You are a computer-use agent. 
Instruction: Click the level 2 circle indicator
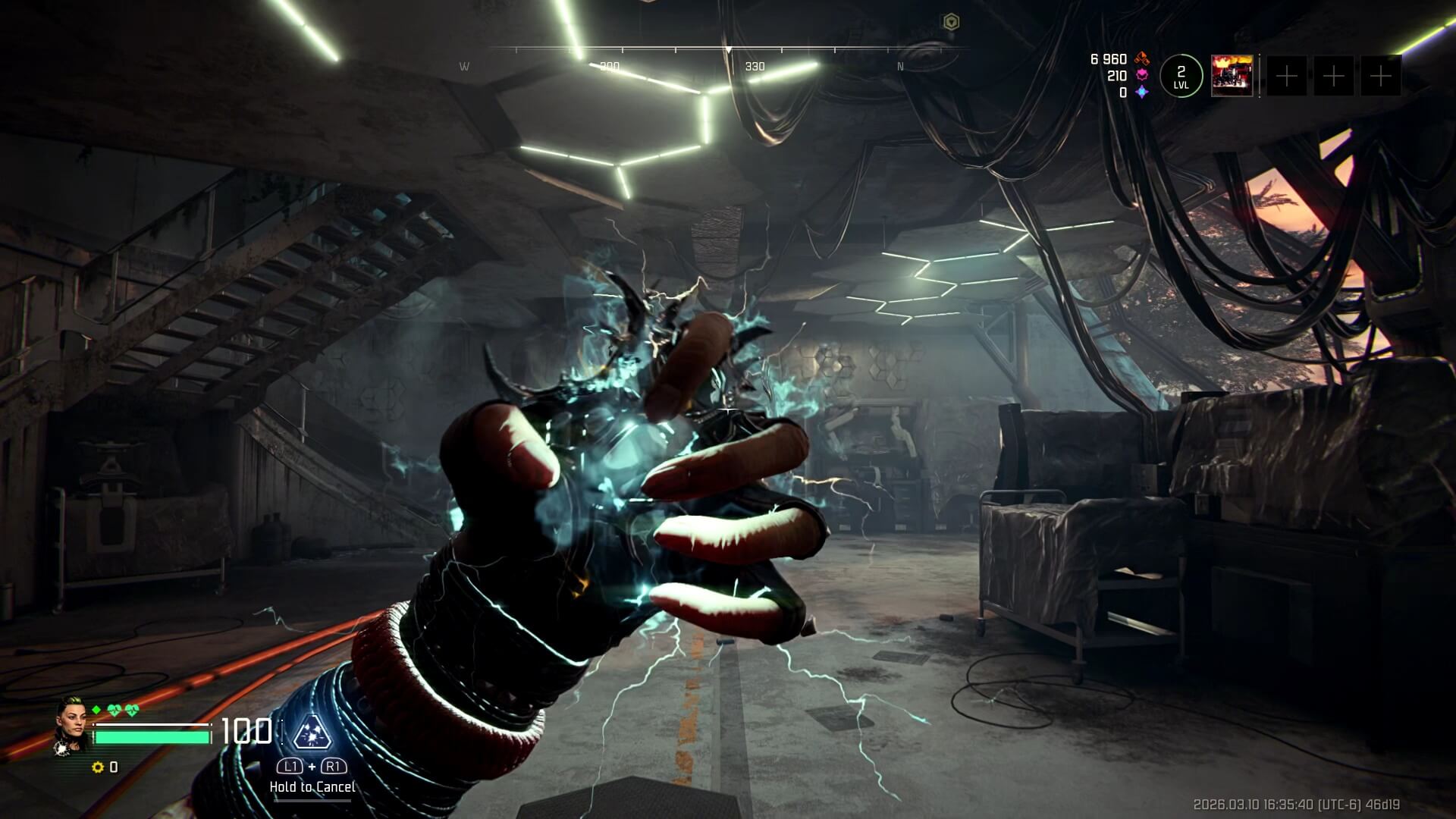point(1181,76)
